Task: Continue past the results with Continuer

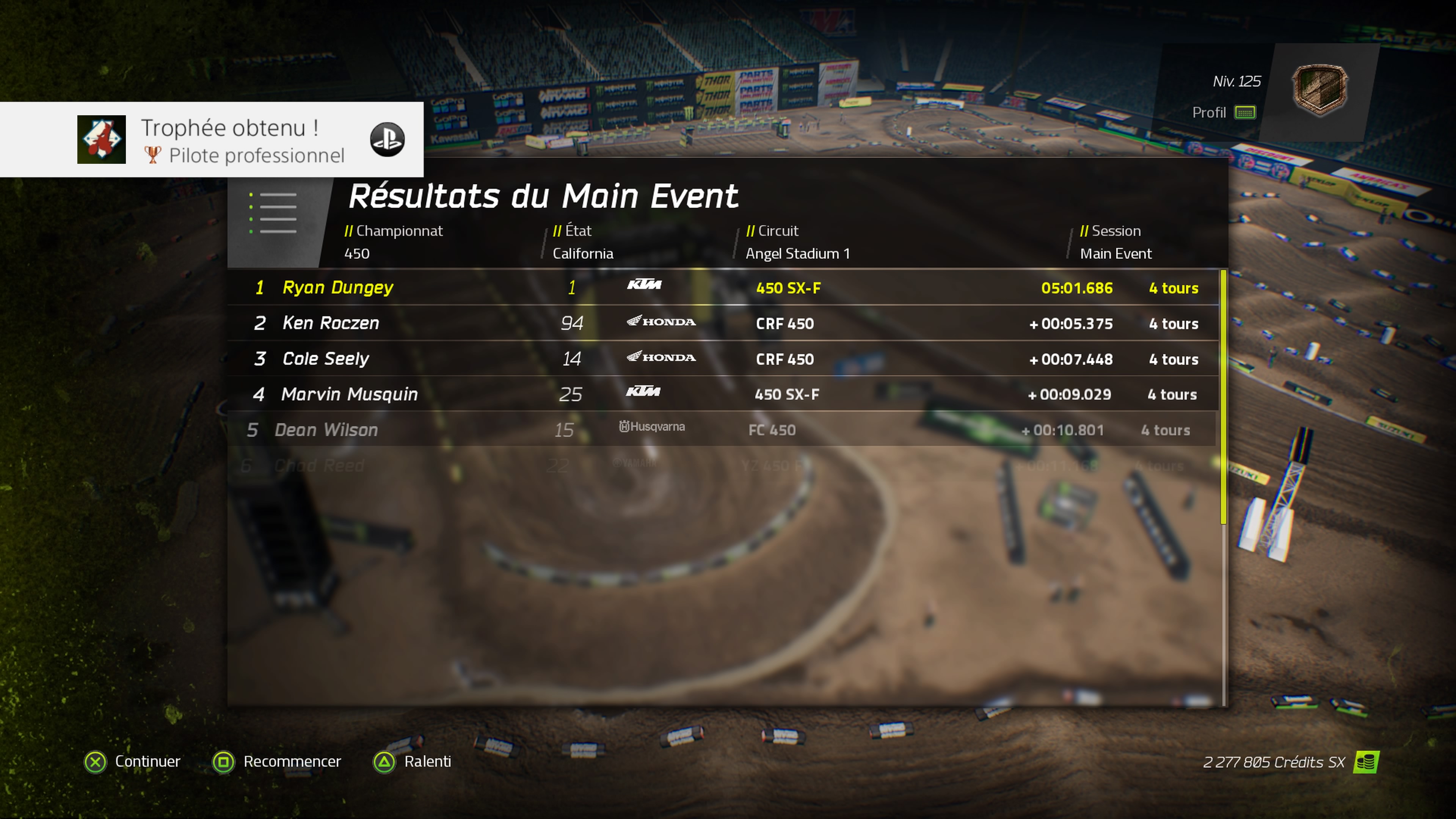Action: point(133,761)
